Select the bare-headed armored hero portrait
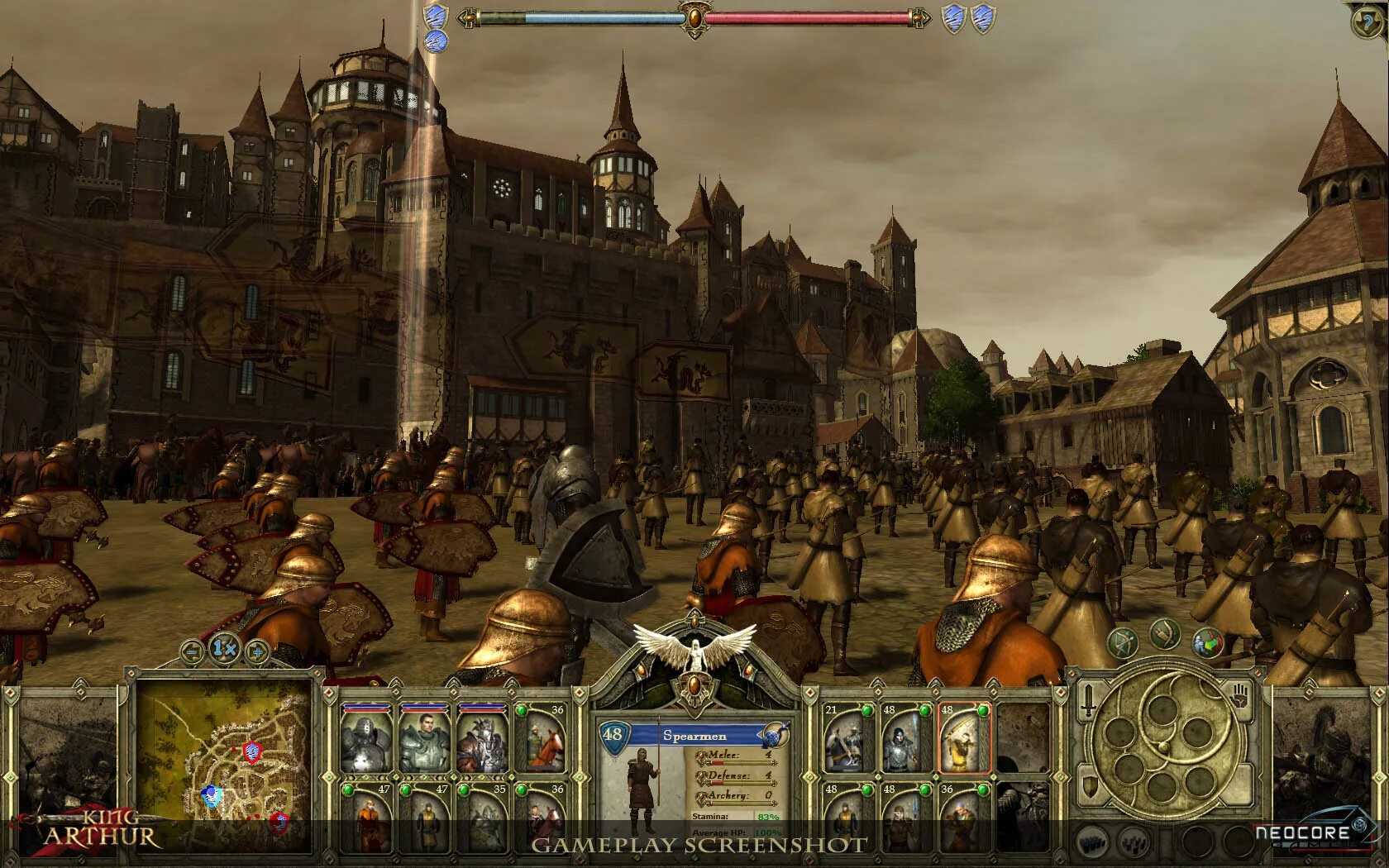Image resolution: width=1389 pixels, height=868 pixels. coord(425,741)
